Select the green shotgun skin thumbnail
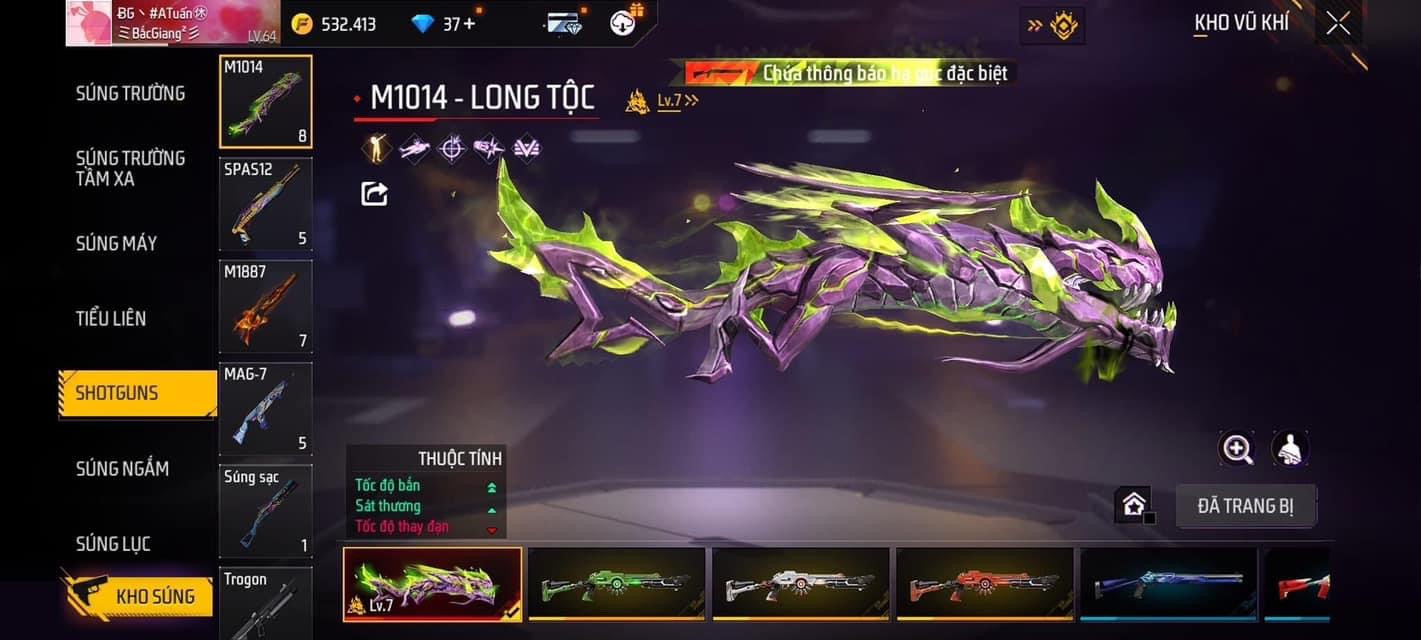Image resolution: width=1421 pixels, height=640 pixels. coord(616,584)
